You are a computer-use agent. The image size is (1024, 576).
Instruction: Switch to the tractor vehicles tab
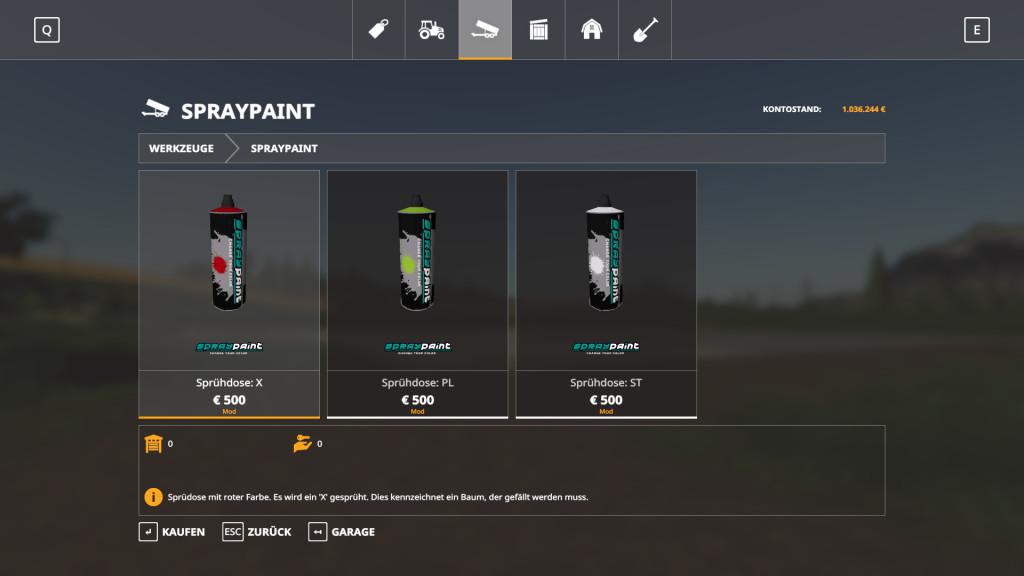coord(432,30)
